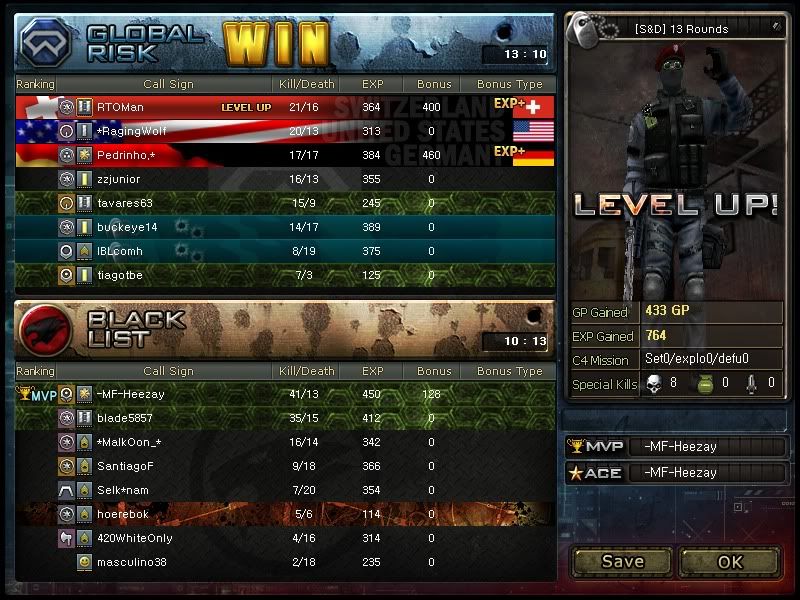Save the match results screenshot
The width and height of the screenshot is (800, 600).
(622, 561)
